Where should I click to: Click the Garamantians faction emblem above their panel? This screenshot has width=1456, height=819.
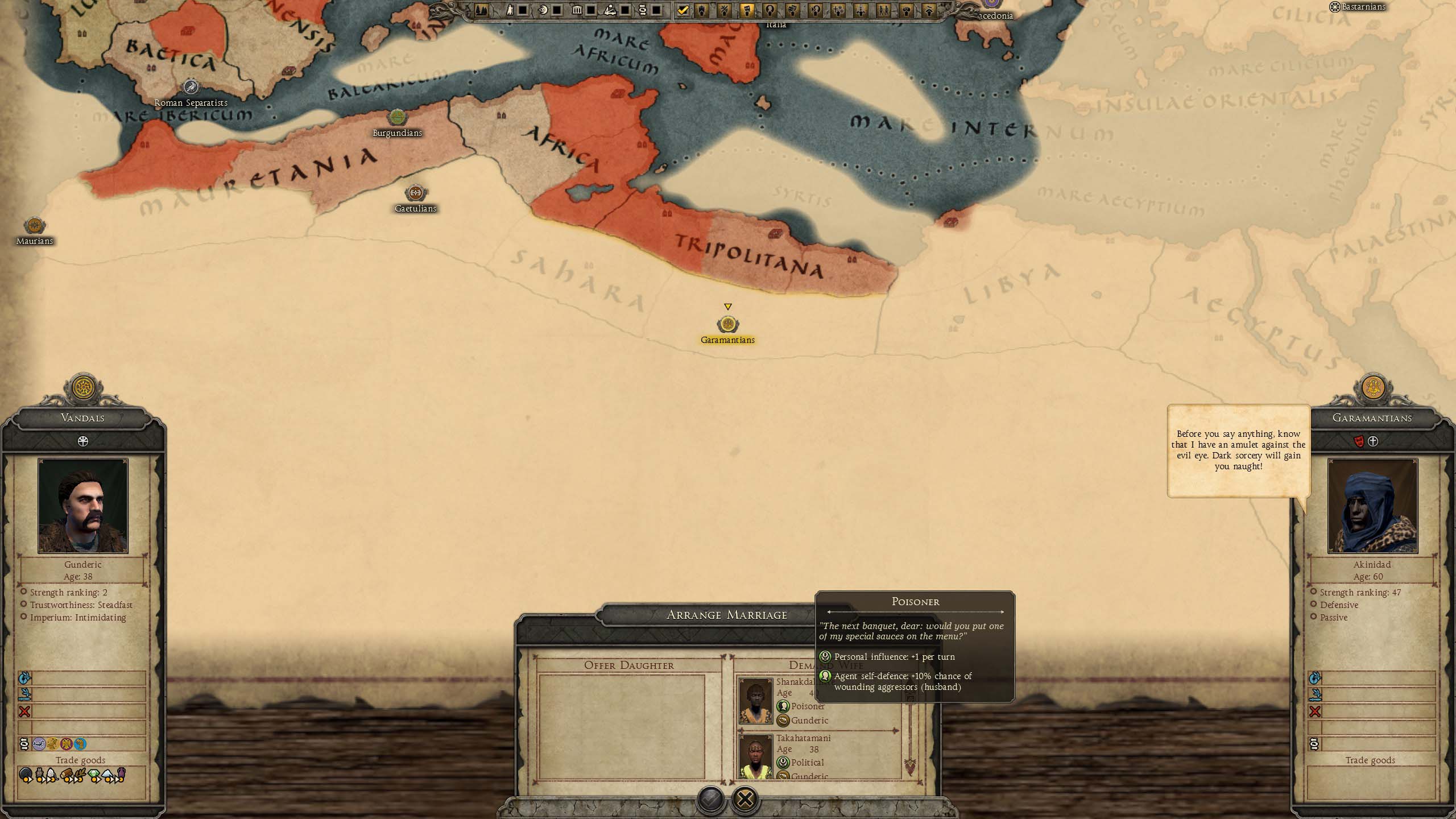click(1374, 388)
